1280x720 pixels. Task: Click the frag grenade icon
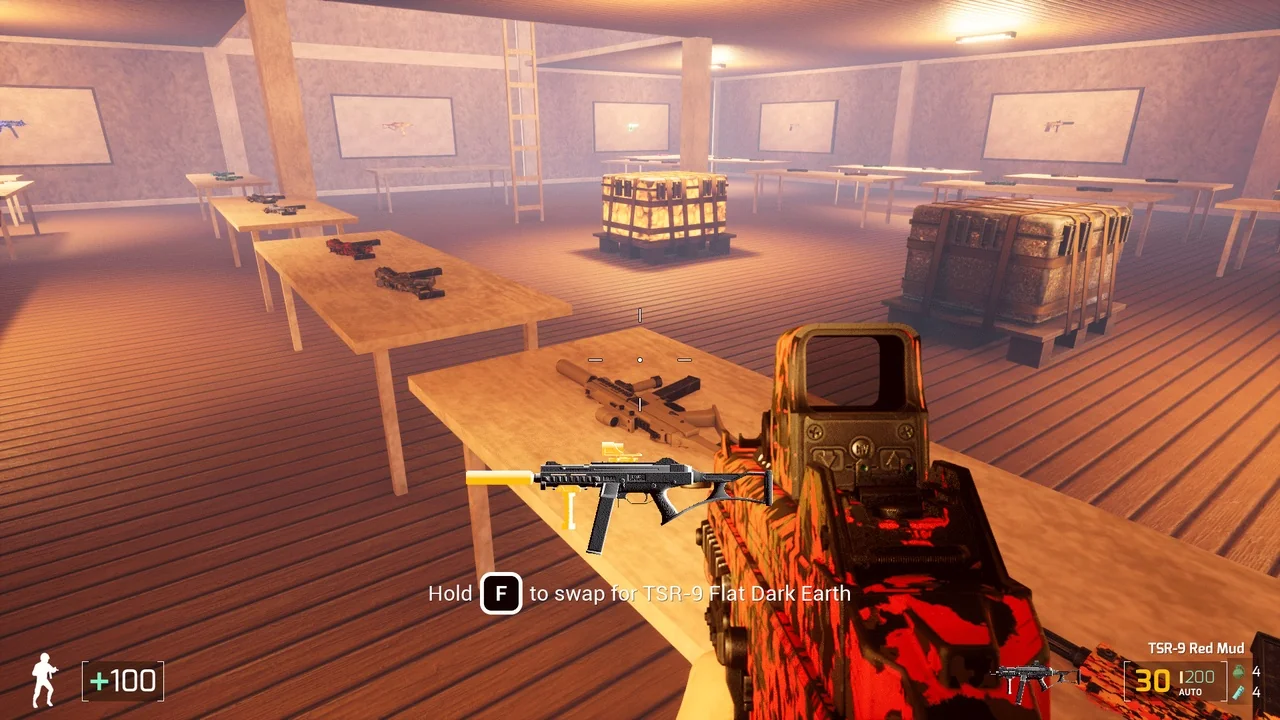point(1239,672)
